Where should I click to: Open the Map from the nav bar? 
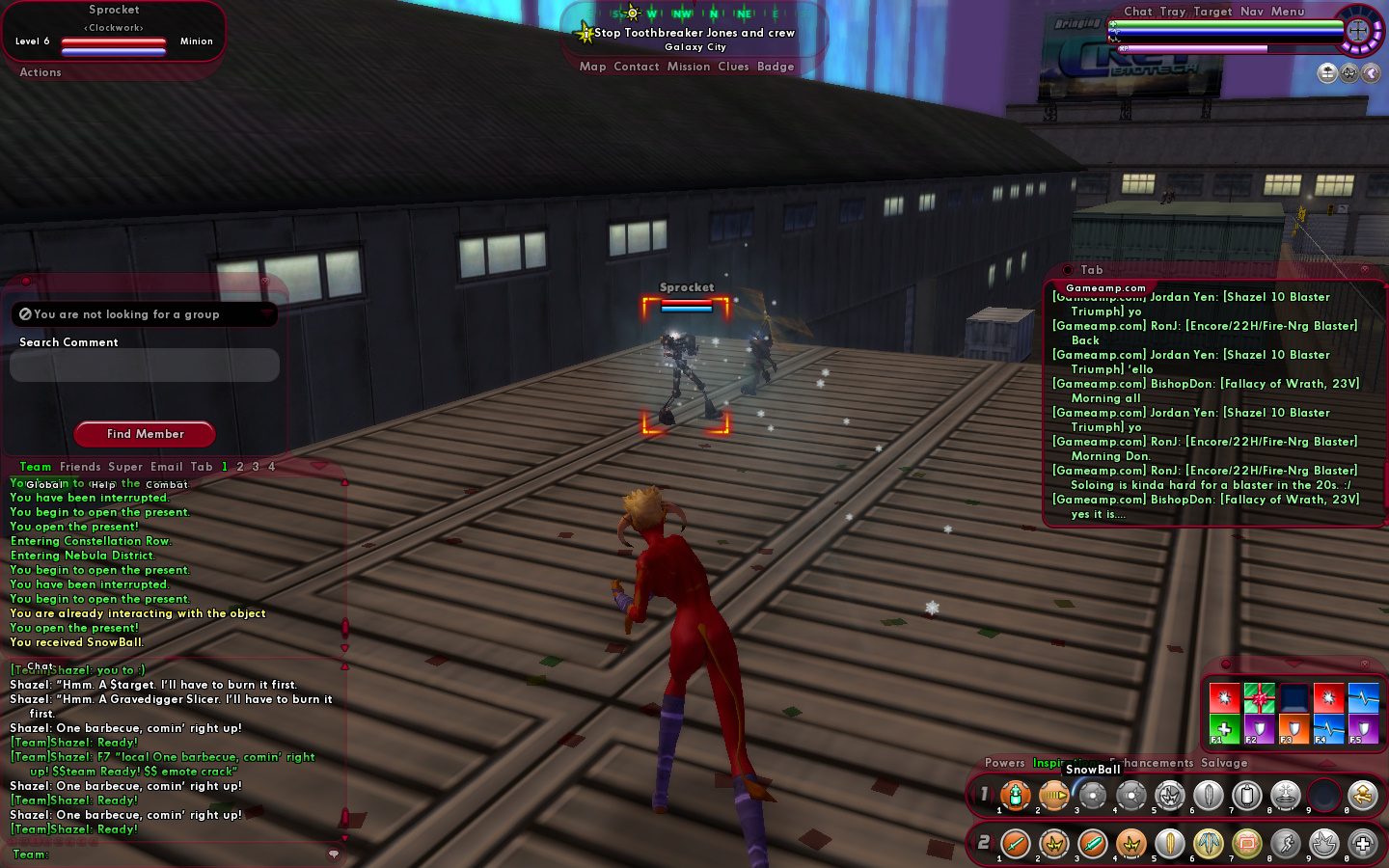tap(592, 67)
